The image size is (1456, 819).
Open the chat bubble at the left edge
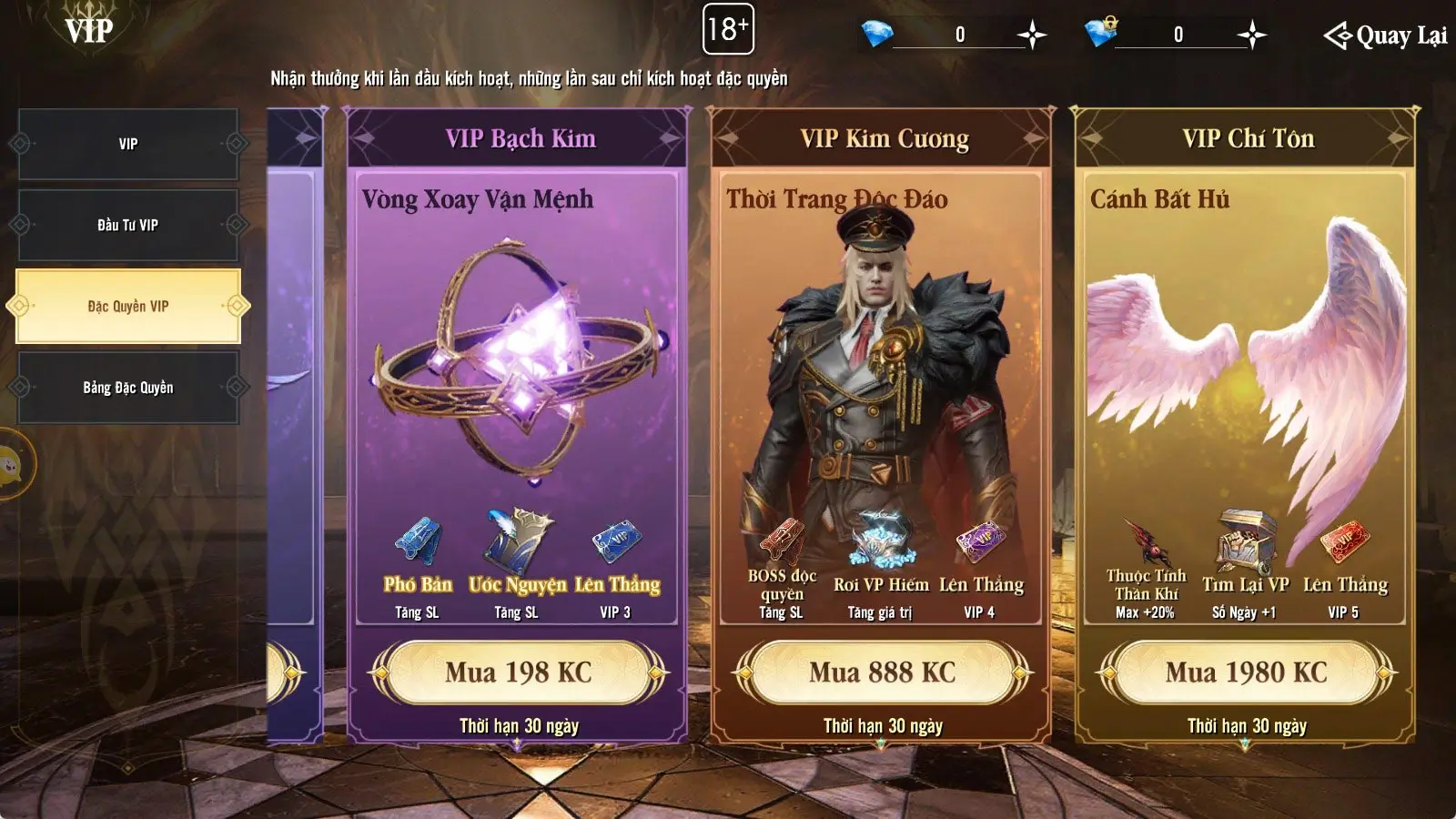[x=11, y=465]
